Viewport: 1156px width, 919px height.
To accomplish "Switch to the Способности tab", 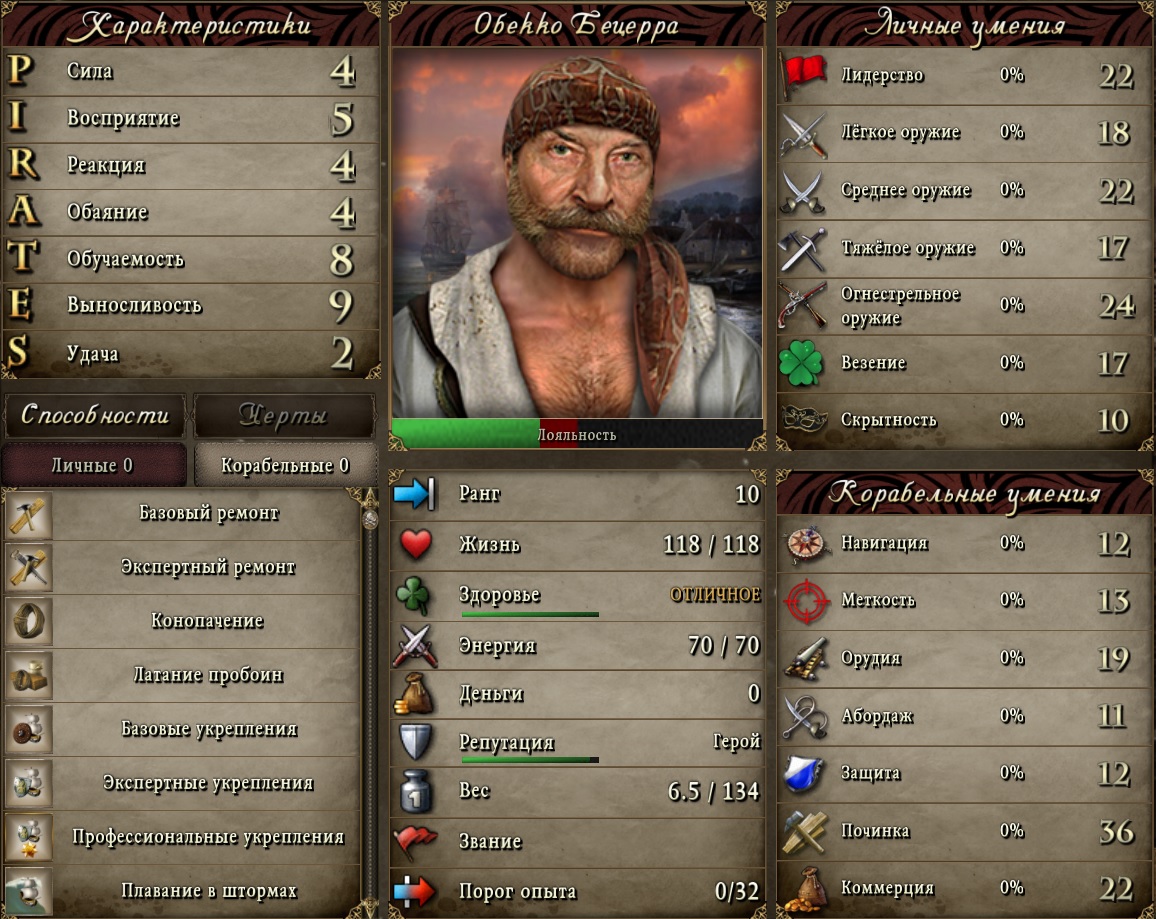I will click(x=95, y=415).
